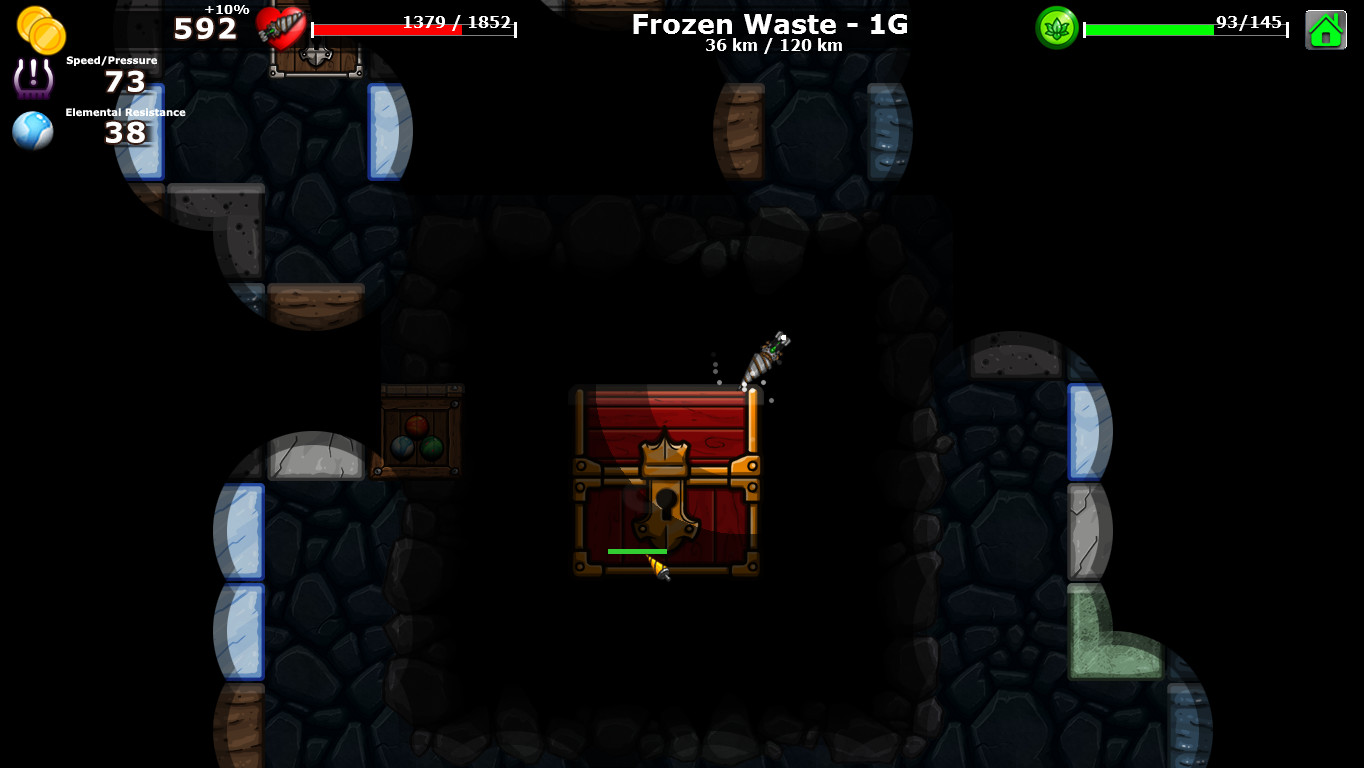This screenshot has width=1364, height=768.
Task: Click the Frozen Waste - 1G title
Action: coord(770,25)
